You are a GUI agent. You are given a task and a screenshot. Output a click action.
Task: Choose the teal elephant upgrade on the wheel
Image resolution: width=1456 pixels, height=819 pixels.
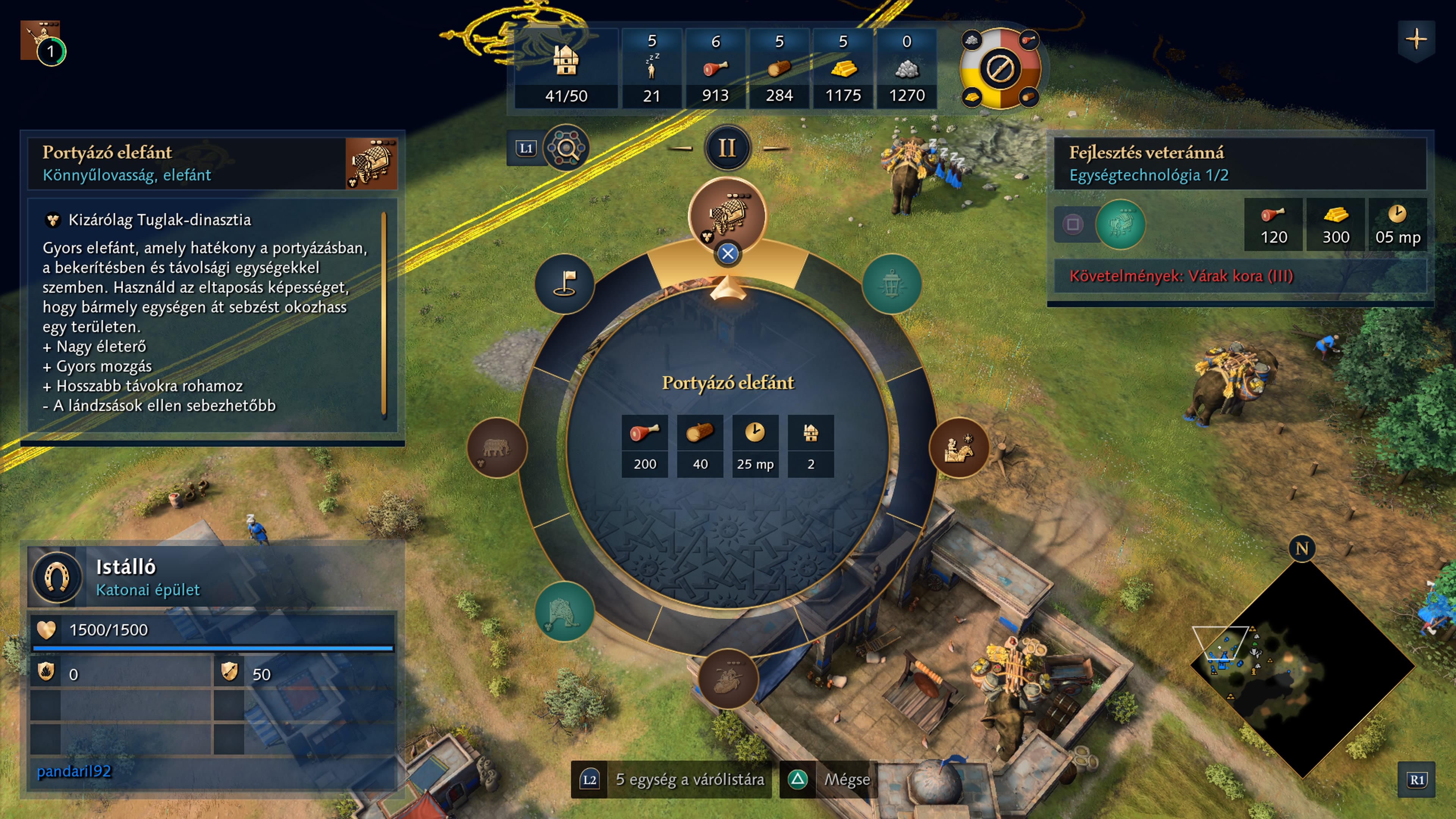click(x=563, y=612)
